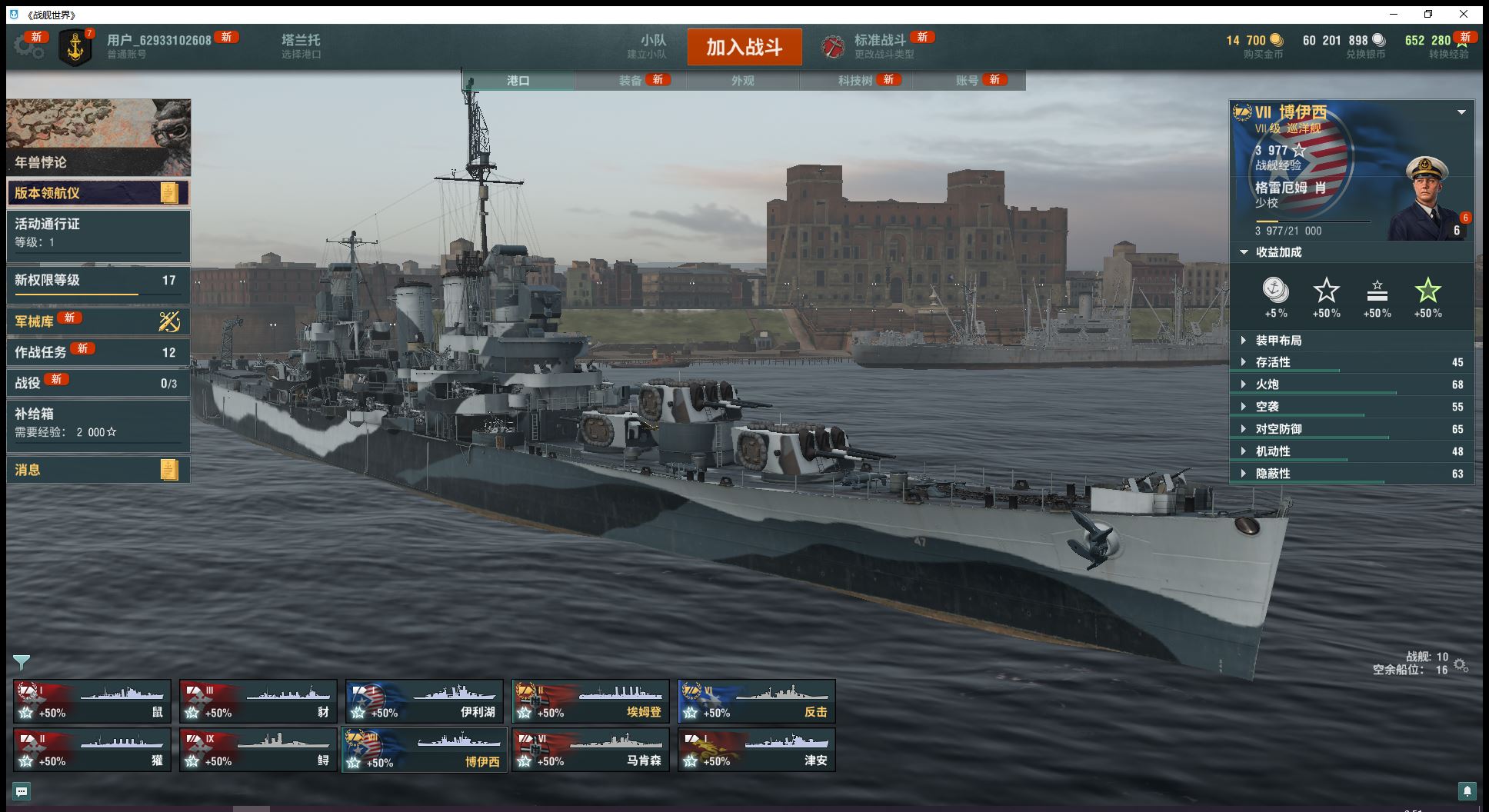Choose the 马肯森 ship card
The width and height of the screenshot is (1489, 812).
tap(591, 750)
